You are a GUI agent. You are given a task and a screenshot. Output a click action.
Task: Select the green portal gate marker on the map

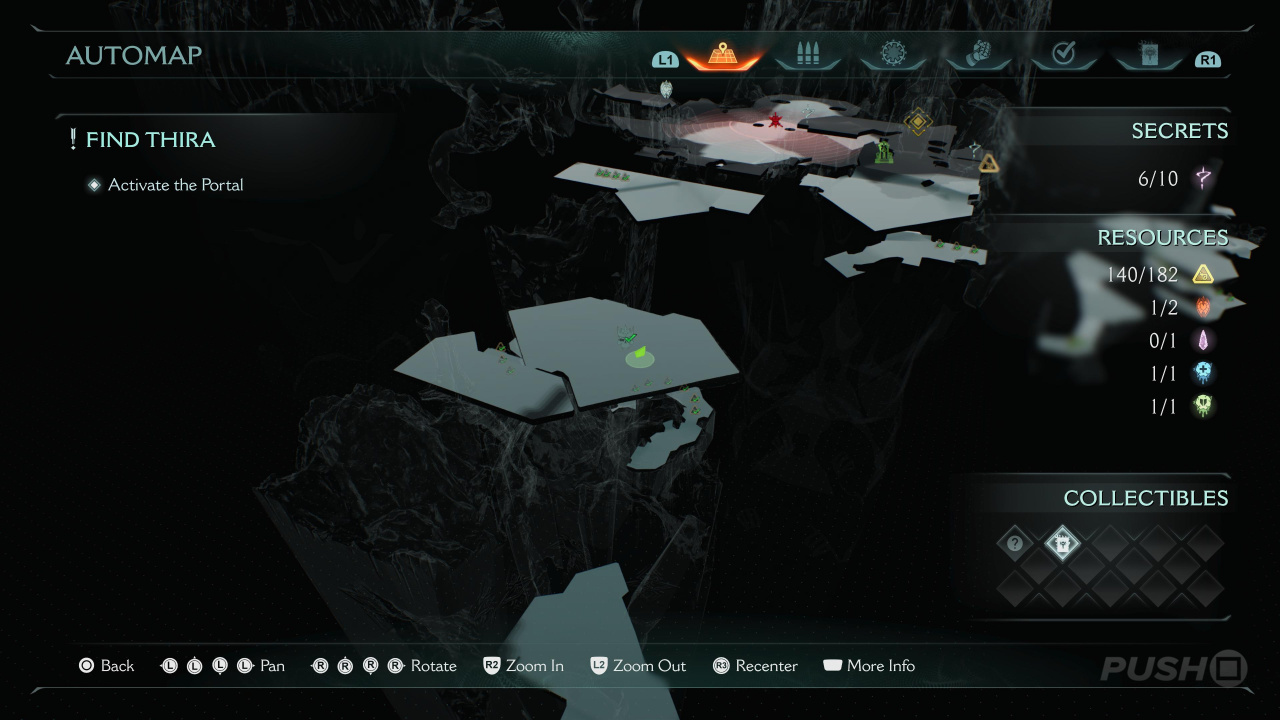[x=884, y=152]
